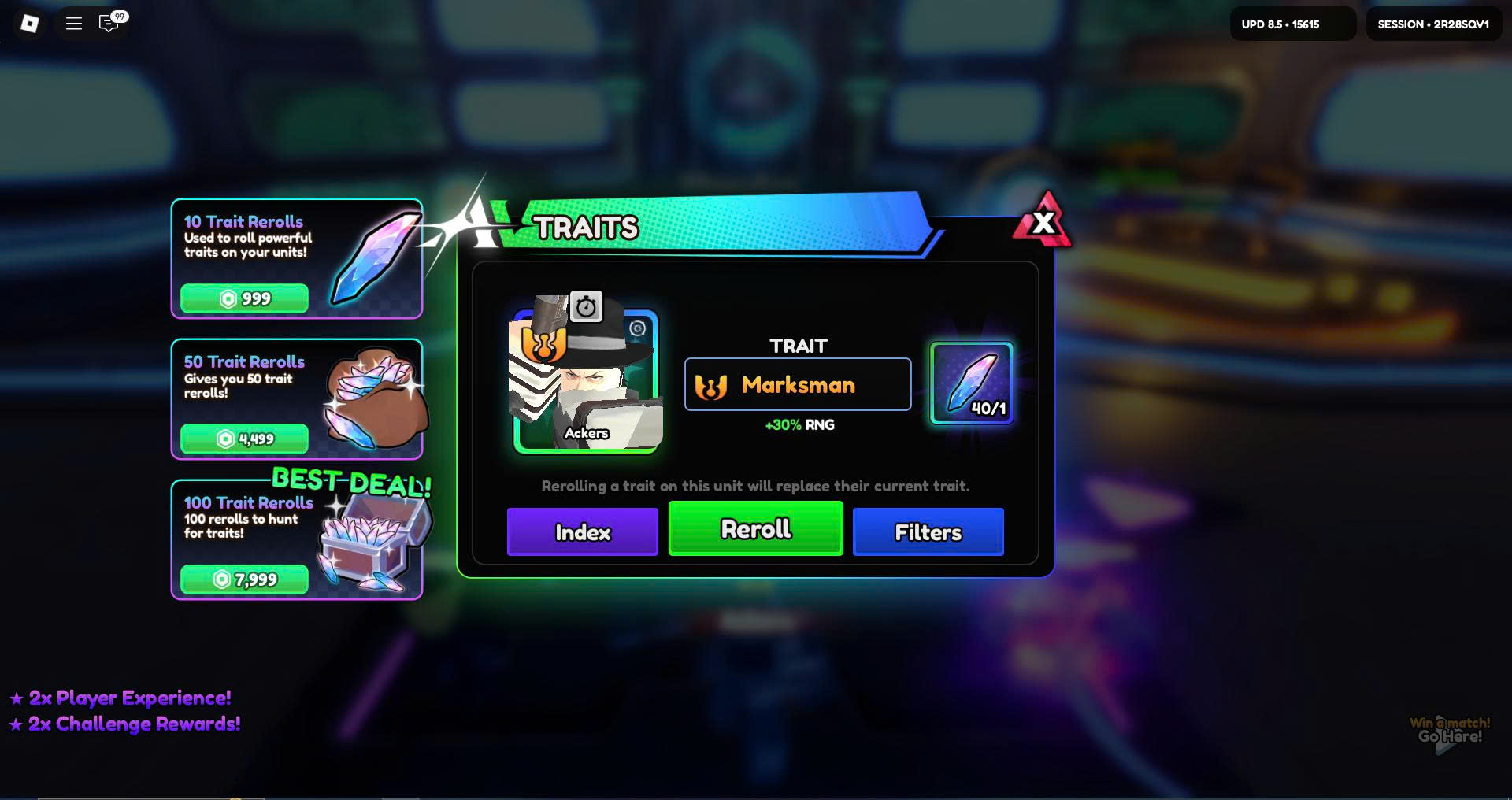Click the stopwatch icon on unit card
The width and height of the screenshot is (1512, 800).
pyautogui.click(x=586, y=306)
